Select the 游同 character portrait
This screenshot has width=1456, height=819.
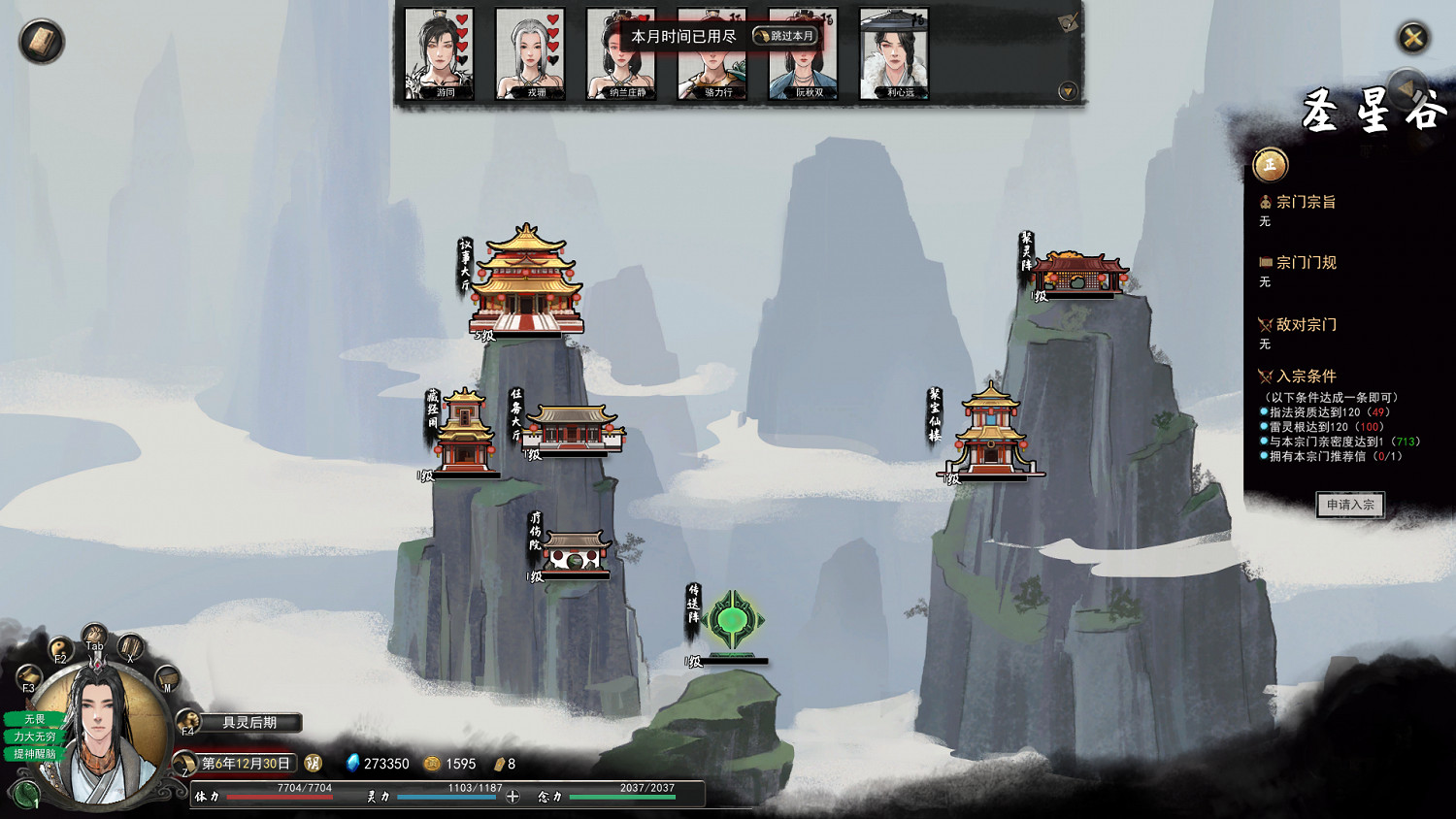[x=439, y=52]
